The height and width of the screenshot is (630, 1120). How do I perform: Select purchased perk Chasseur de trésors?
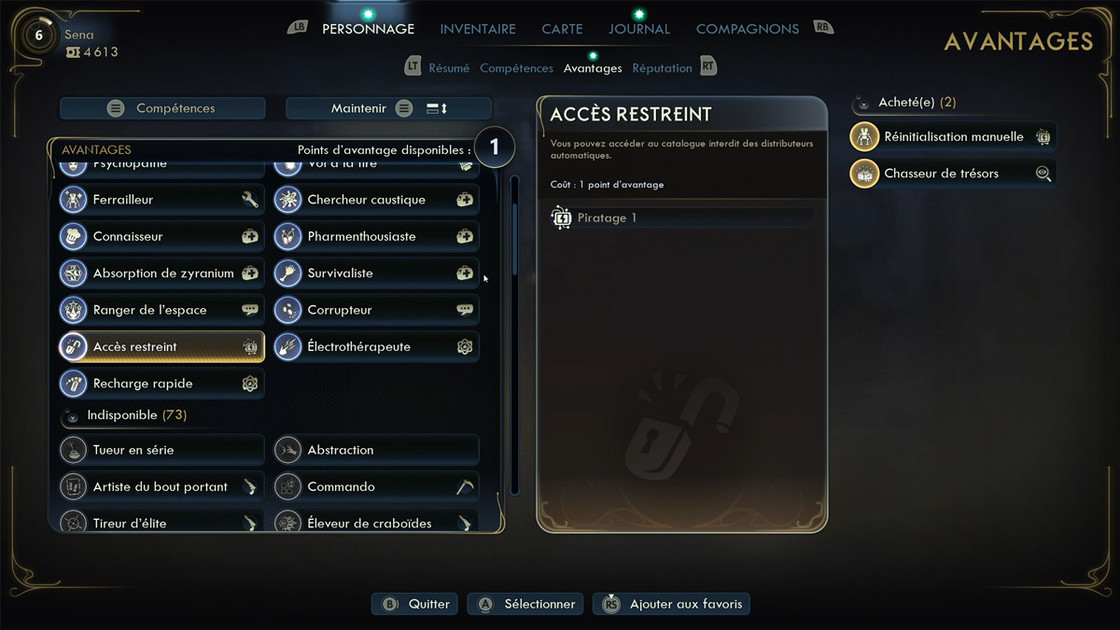[952, 173]
